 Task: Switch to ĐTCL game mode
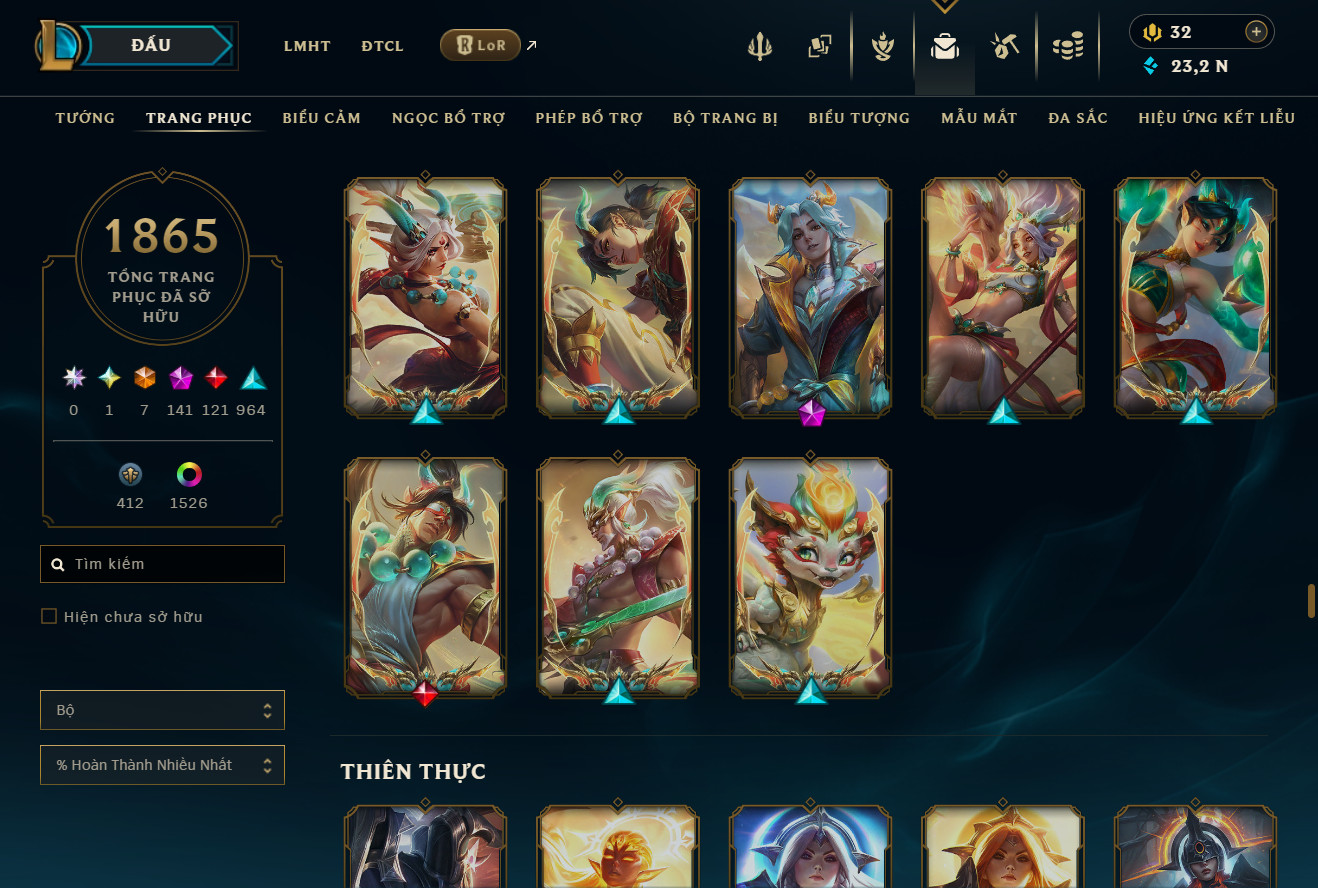tap(382, 46)
